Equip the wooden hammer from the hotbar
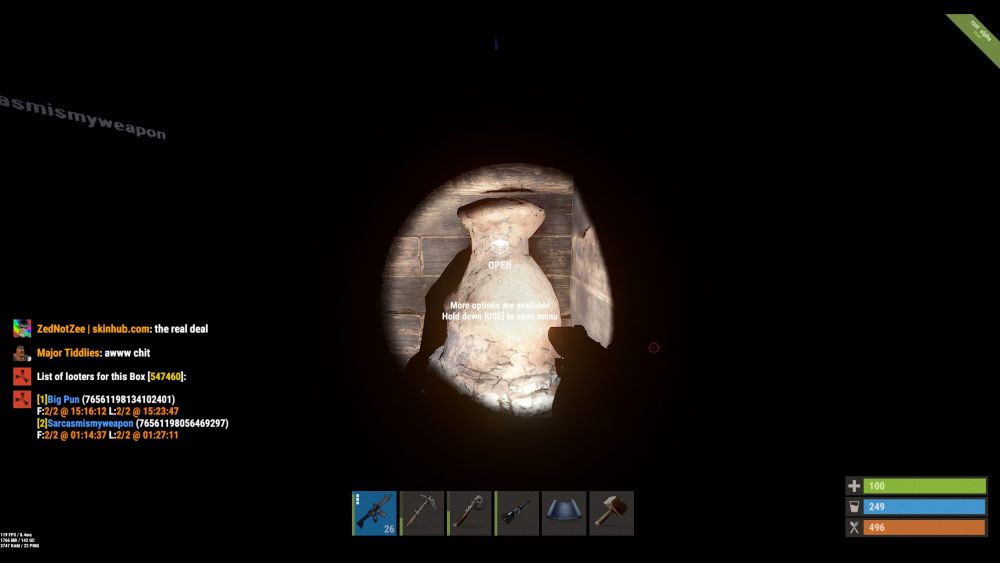This screenshot has height=563, width=1000. (611, 513)
